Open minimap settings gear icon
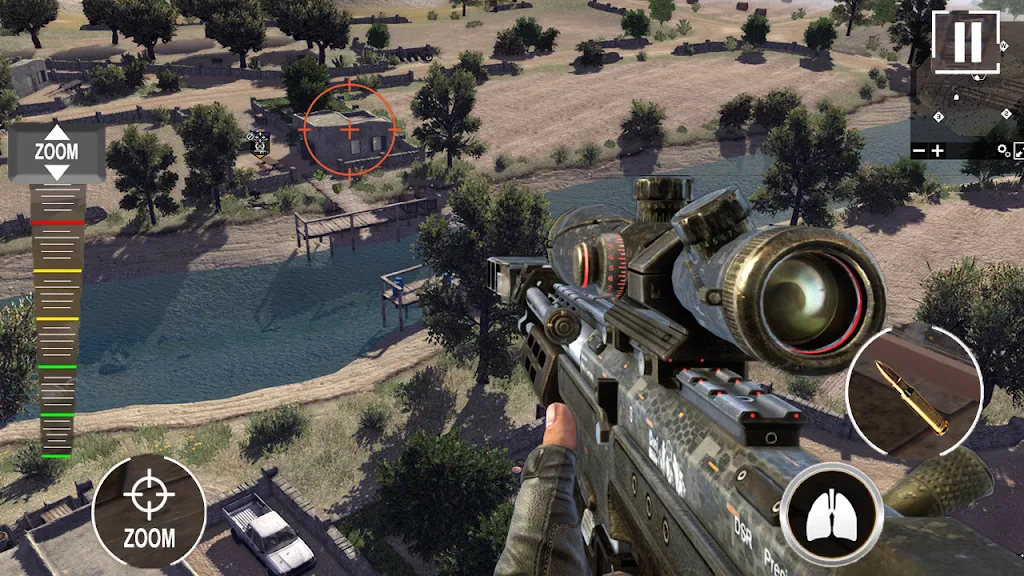The image size is (1024, 576). click(x=1002, y=149)
